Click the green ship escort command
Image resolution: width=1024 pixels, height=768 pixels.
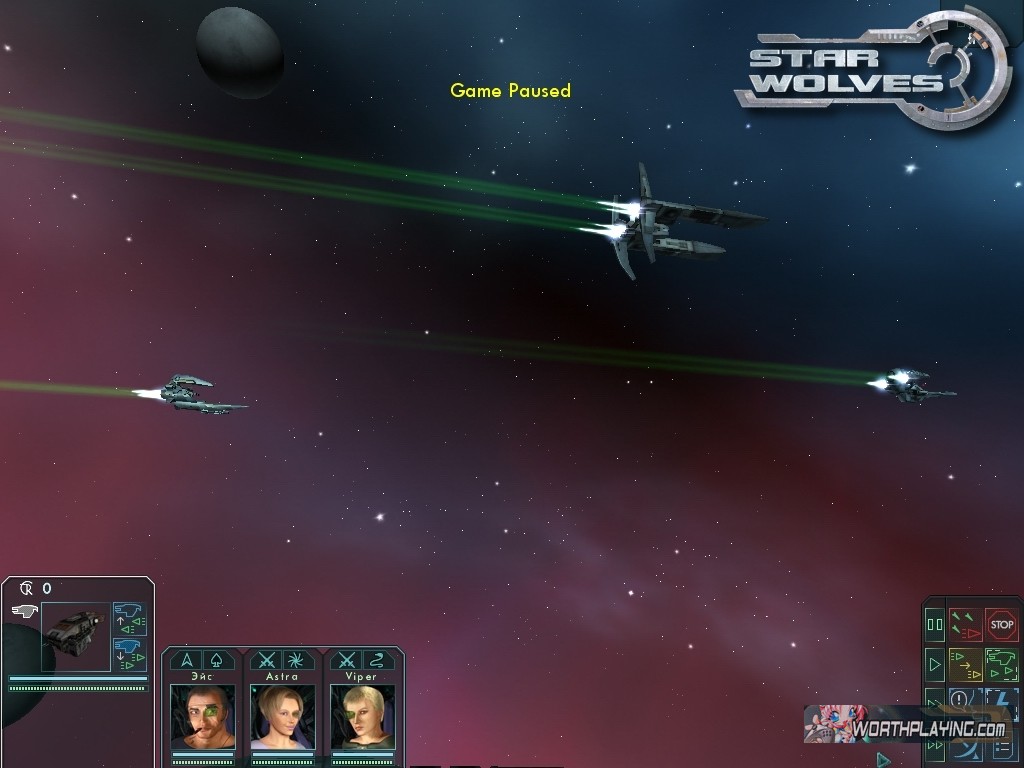pos(1001,664)
